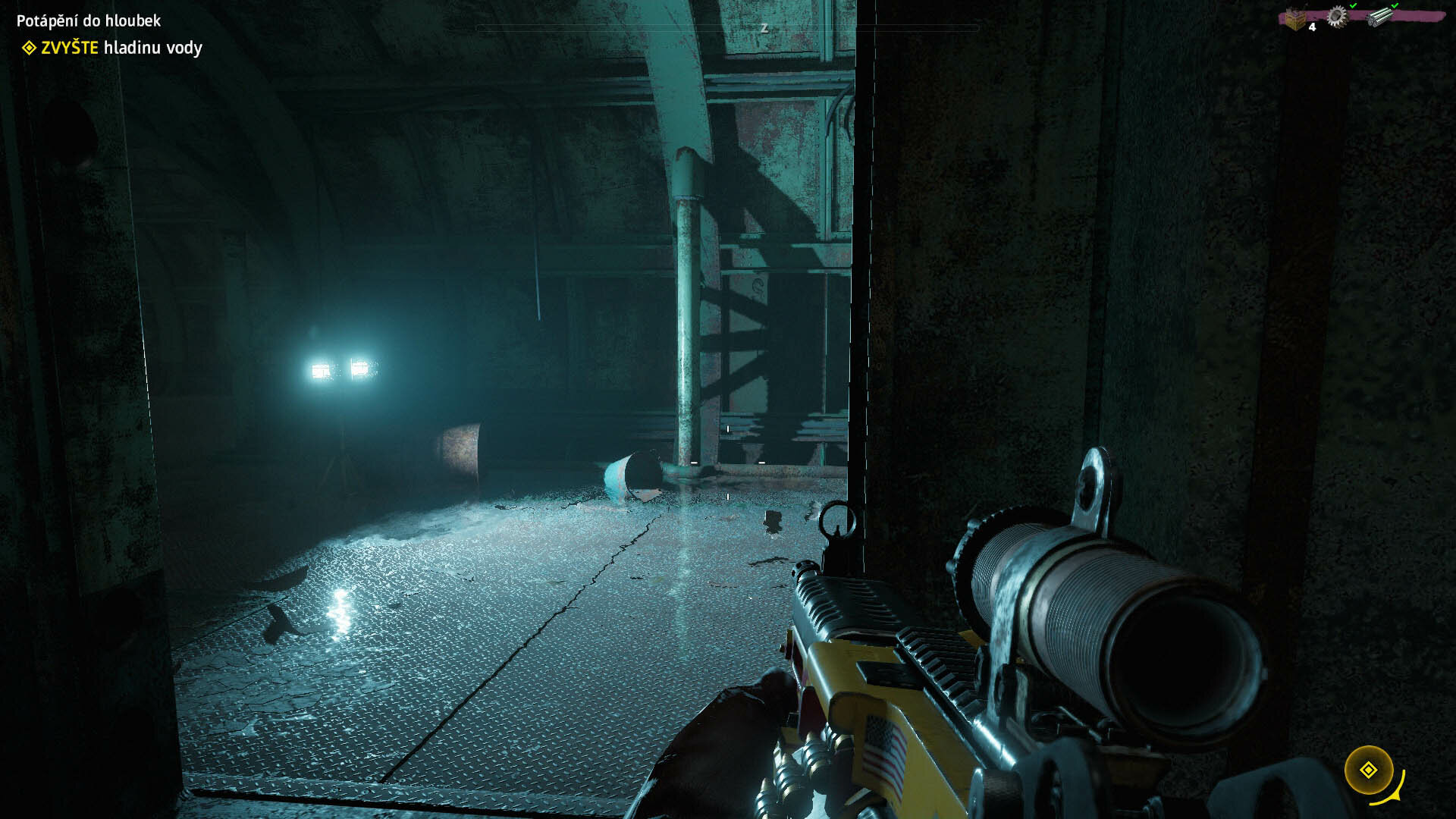Select the gear component icon
Image resolution: width=1456 pixels, height=819 pixels.
(x=1336, y=17)
